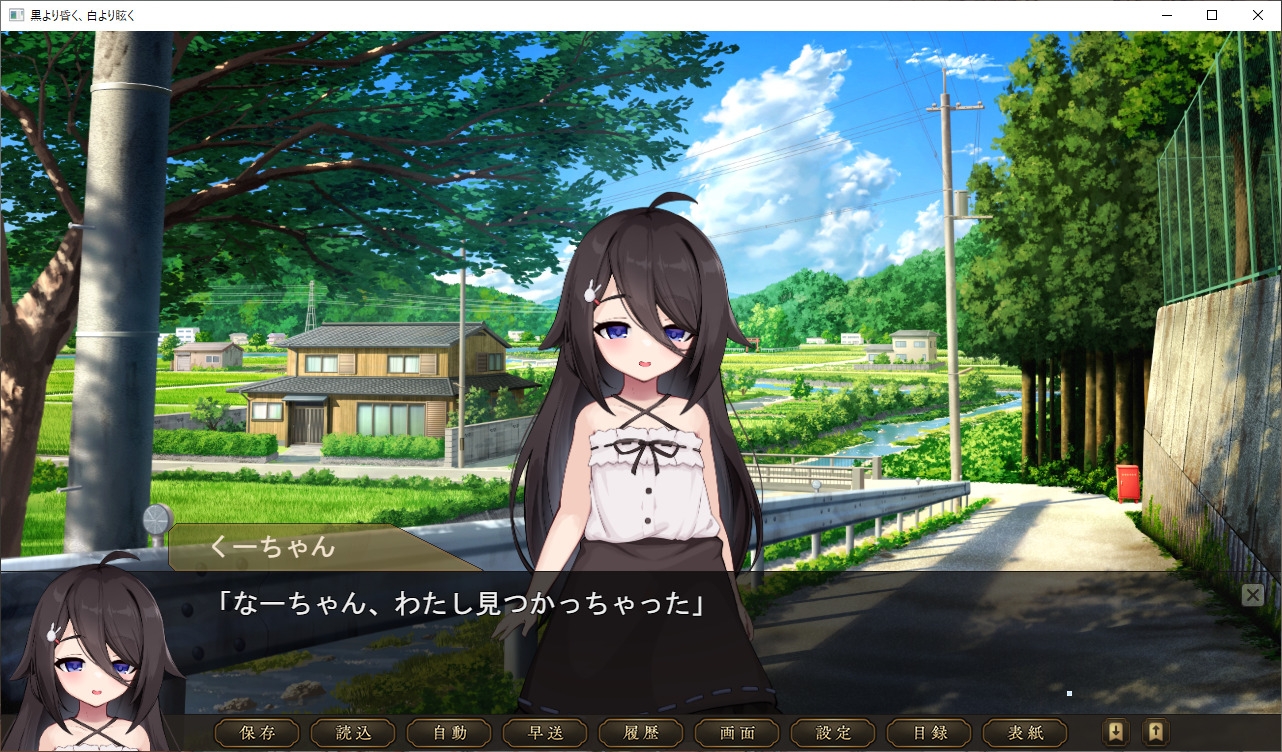Enable 自動 auto-play mode

(x=448, y=732)
